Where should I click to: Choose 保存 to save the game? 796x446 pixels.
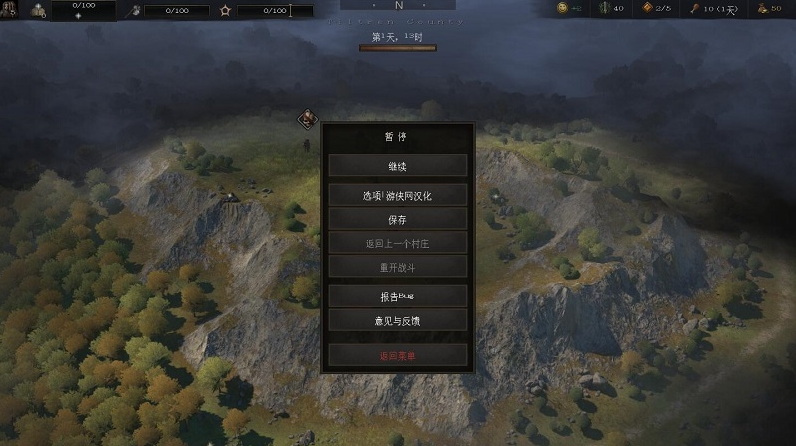pos(397,219)
